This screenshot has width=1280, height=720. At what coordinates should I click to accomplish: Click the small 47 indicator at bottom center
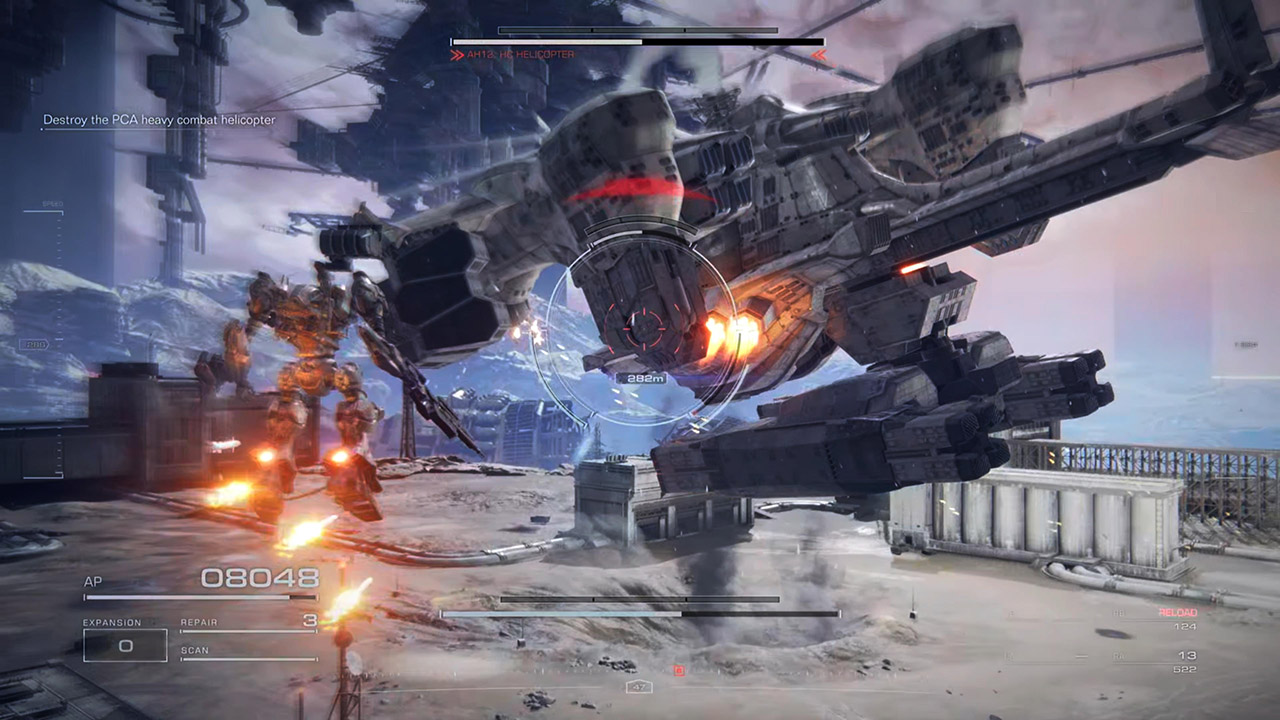[x=637, y=686]
